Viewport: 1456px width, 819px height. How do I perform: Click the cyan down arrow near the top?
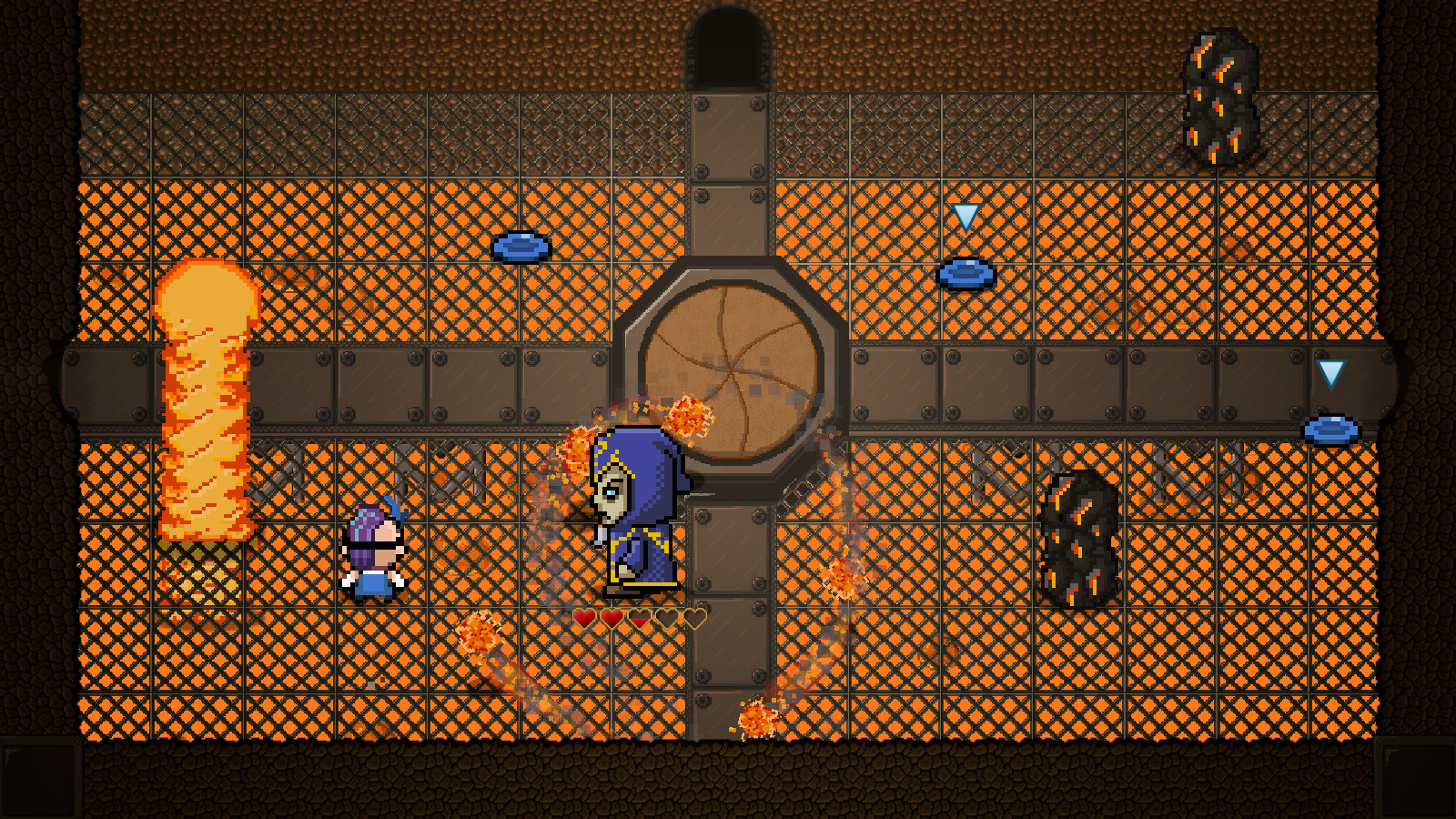tap(966, 218)
